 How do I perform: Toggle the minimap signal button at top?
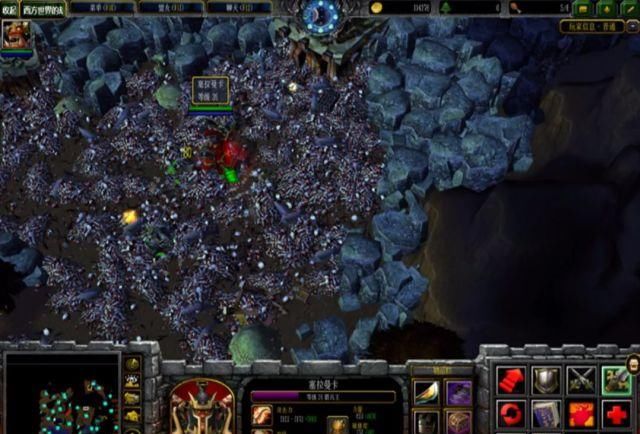point(133,363)
